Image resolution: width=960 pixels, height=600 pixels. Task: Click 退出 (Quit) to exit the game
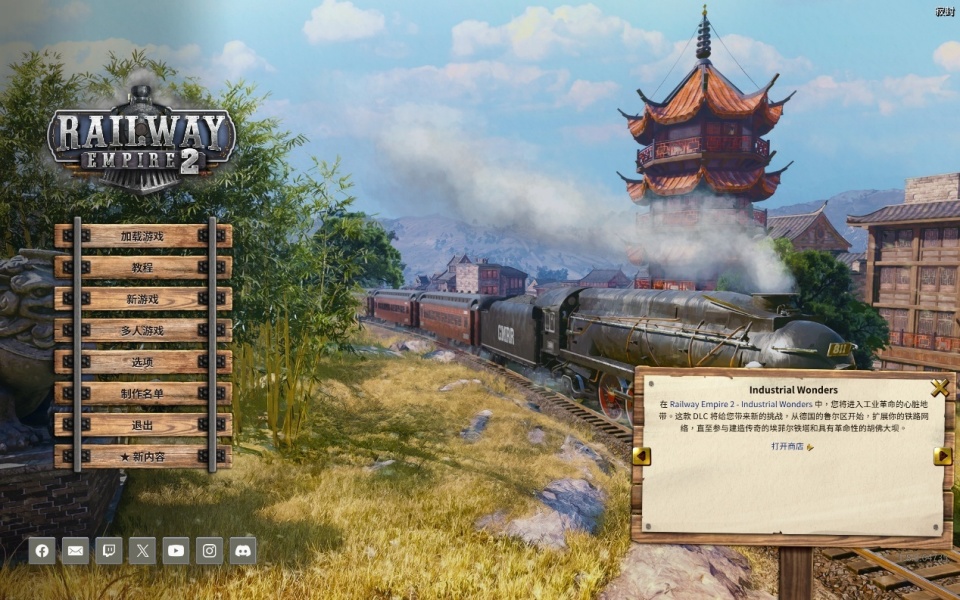(142, 425)
